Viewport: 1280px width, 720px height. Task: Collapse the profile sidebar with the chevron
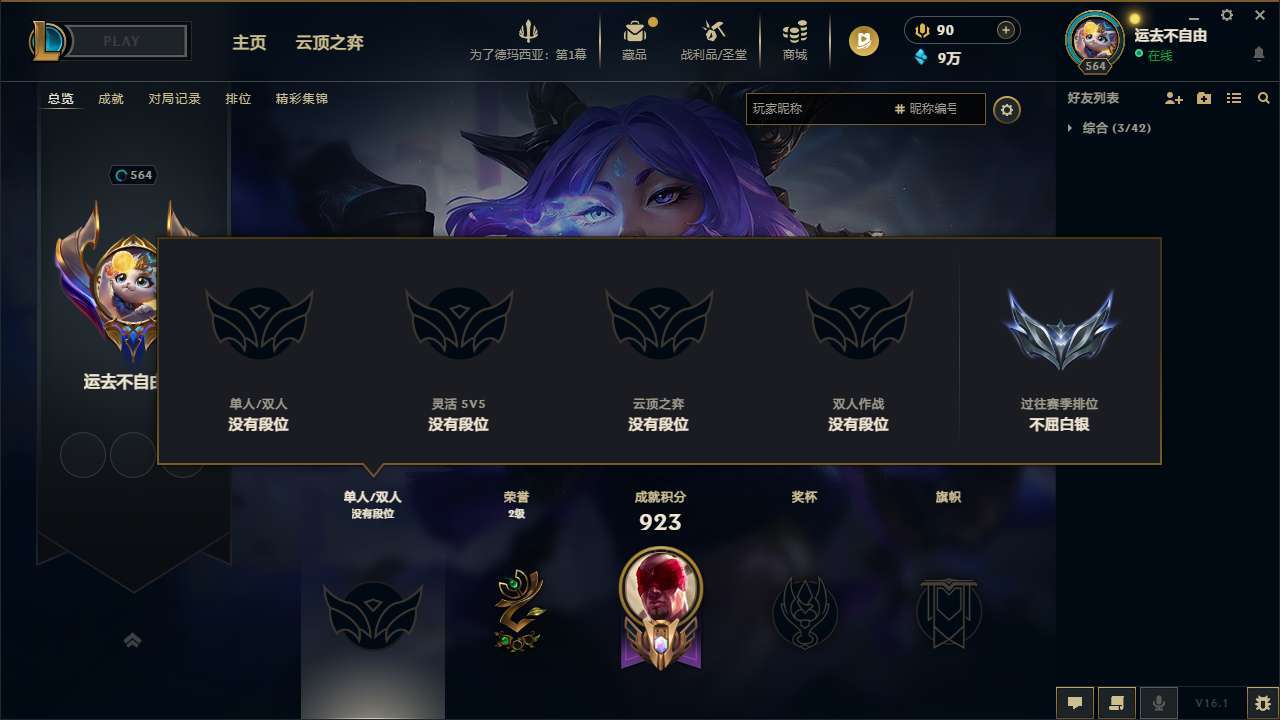(x=132, y=640)
